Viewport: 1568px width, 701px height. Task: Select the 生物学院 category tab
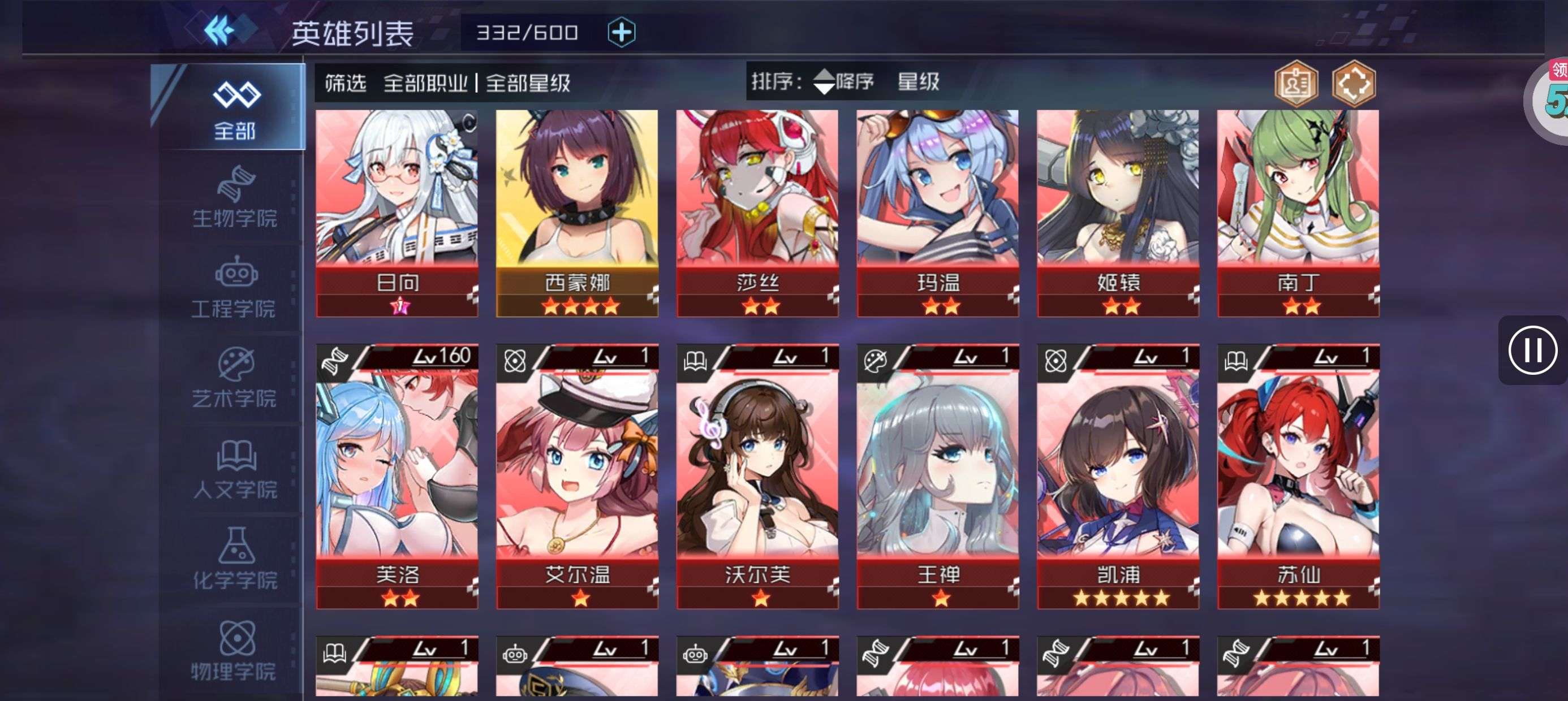[234, 197]
